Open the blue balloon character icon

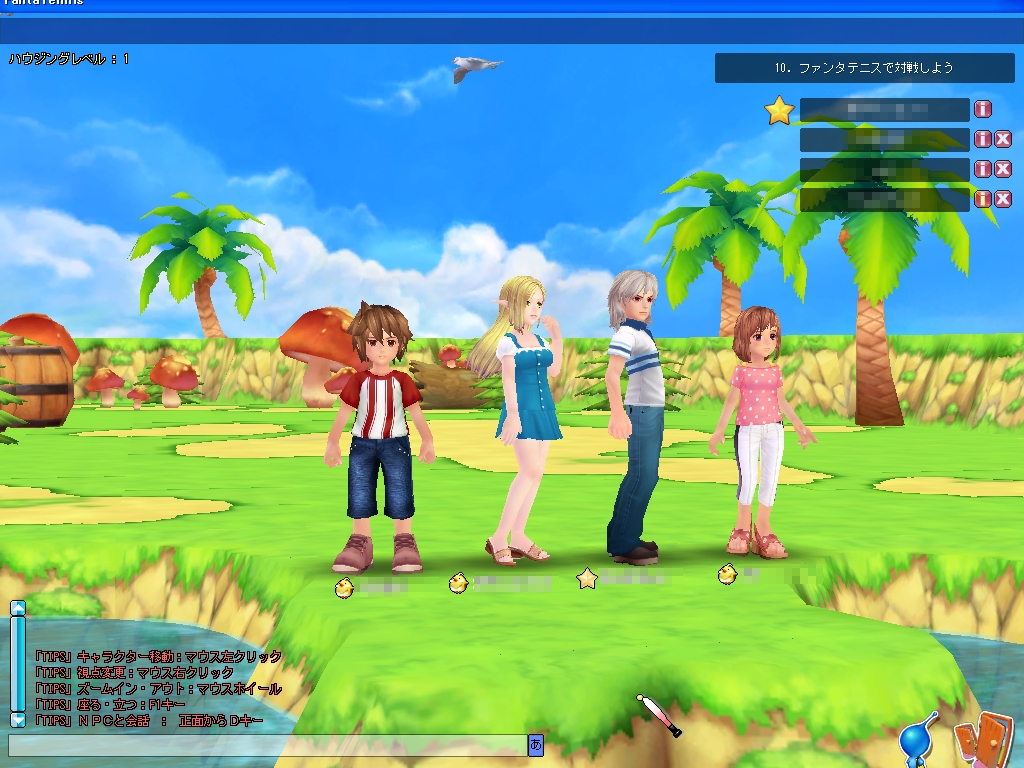(x=917, y=741)
